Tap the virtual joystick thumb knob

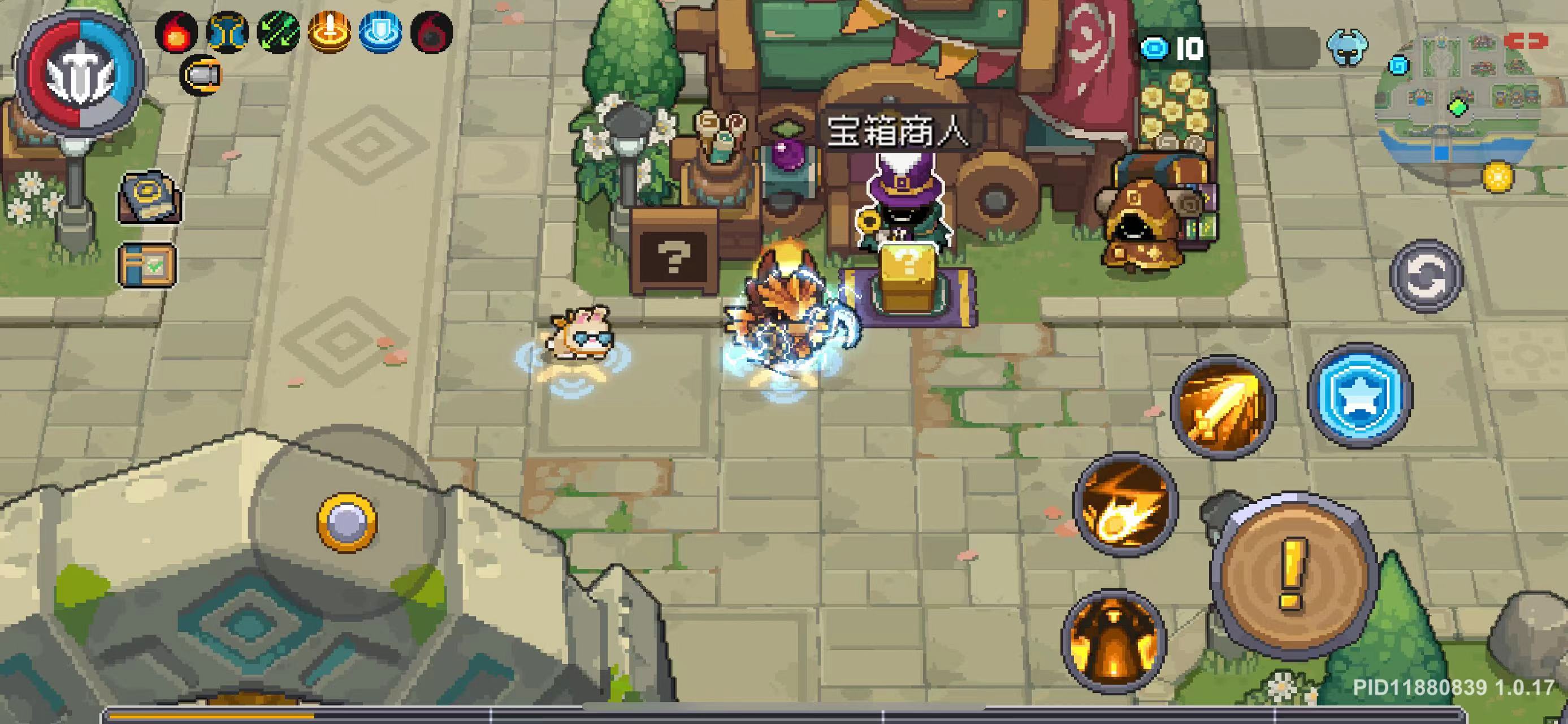coord(346,523)
